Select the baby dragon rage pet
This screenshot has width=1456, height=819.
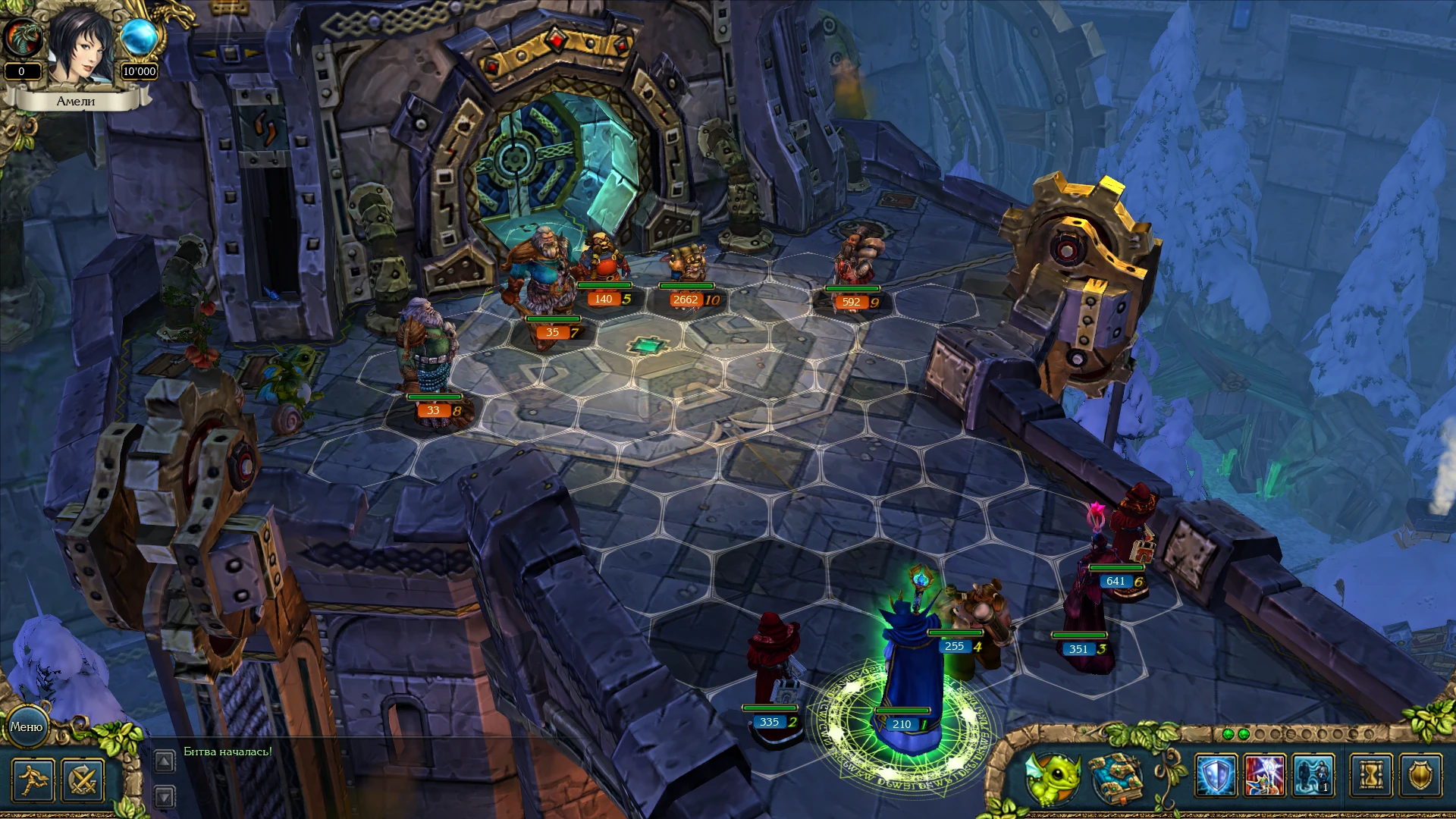[x=1056, y=777]
